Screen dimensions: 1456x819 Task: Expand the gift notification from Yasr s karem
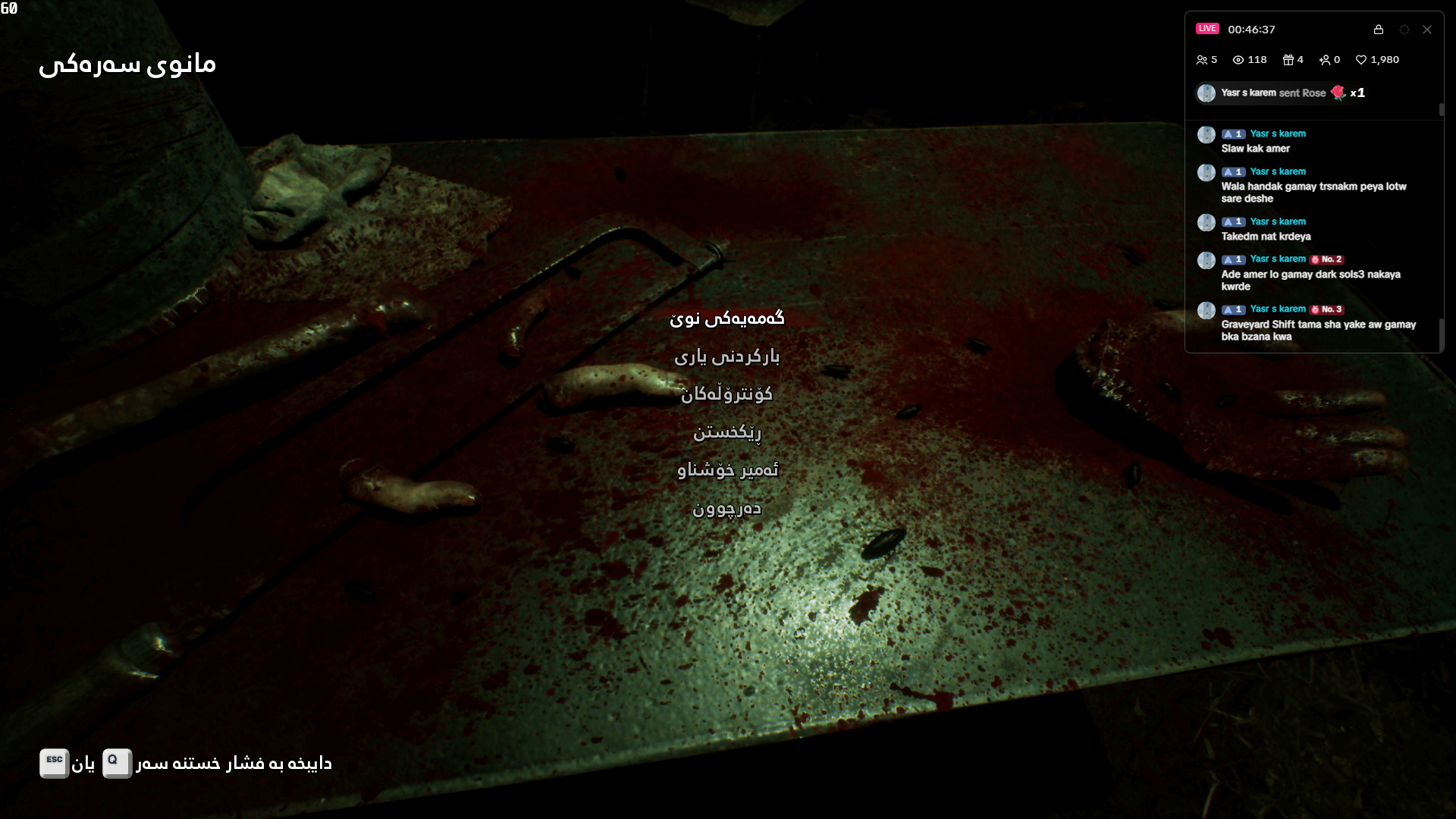pos(1282,93)
